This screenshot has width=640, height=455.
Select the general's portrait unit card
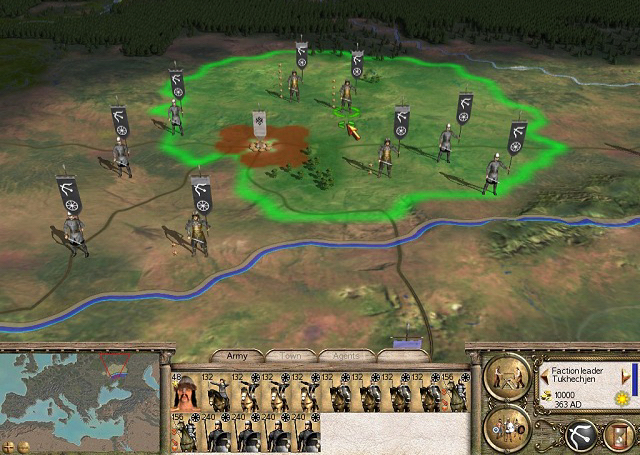[x=184, y=391]
